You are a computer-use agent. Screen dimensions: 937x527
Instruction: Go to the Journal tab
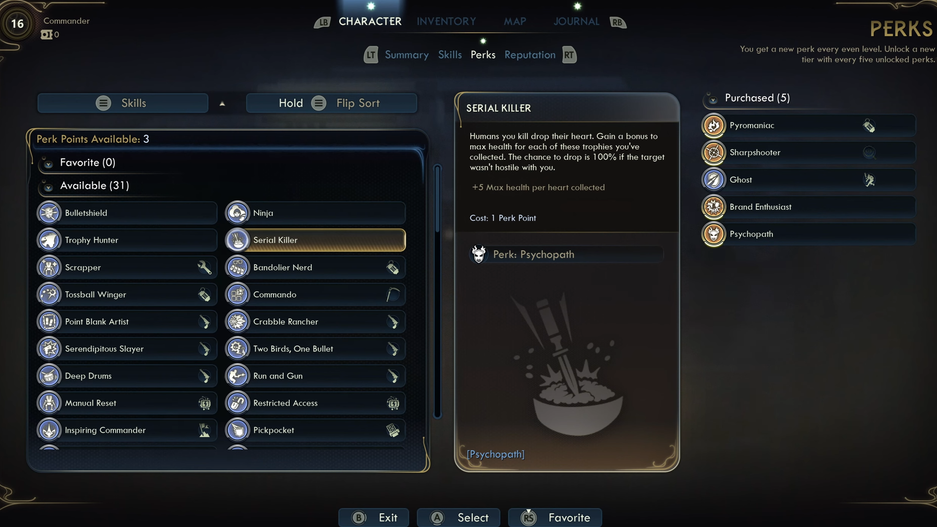pyautogui.click(x=576, y=21)
